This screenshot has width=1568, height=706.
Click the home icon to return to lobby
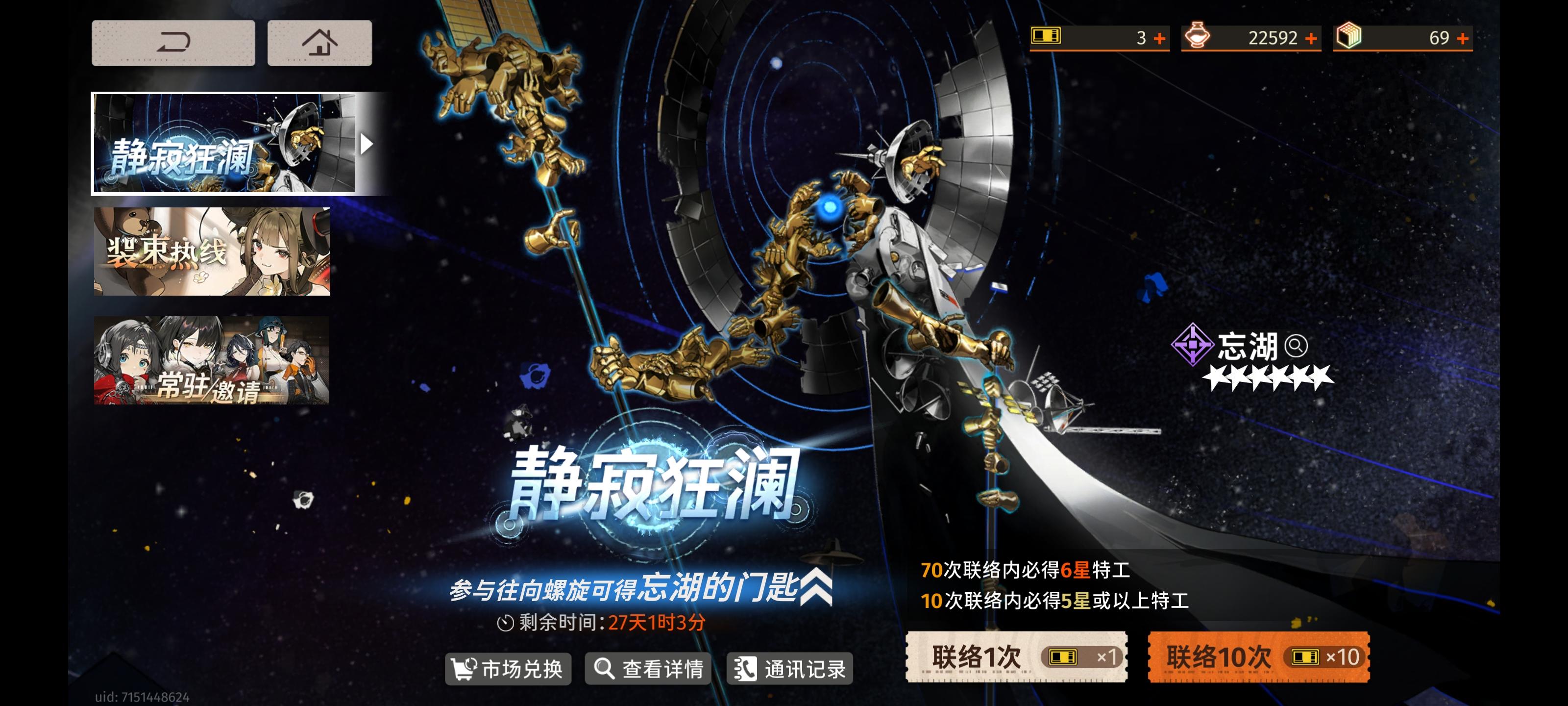pyautogui.click(x=319, y=41)
